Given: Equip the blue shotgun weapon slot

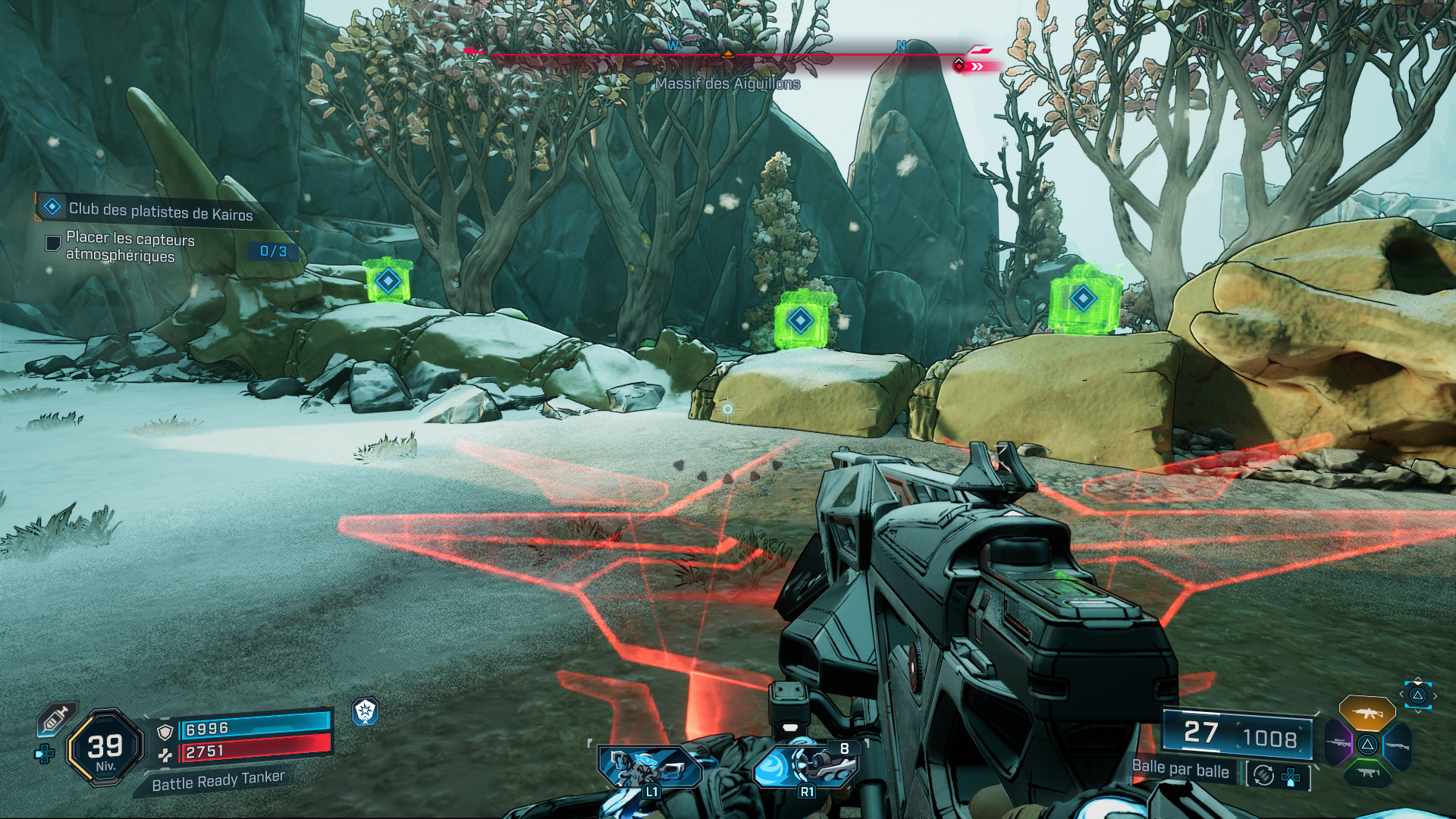Looking at the screenshot, I should (x=1397, y=745).
